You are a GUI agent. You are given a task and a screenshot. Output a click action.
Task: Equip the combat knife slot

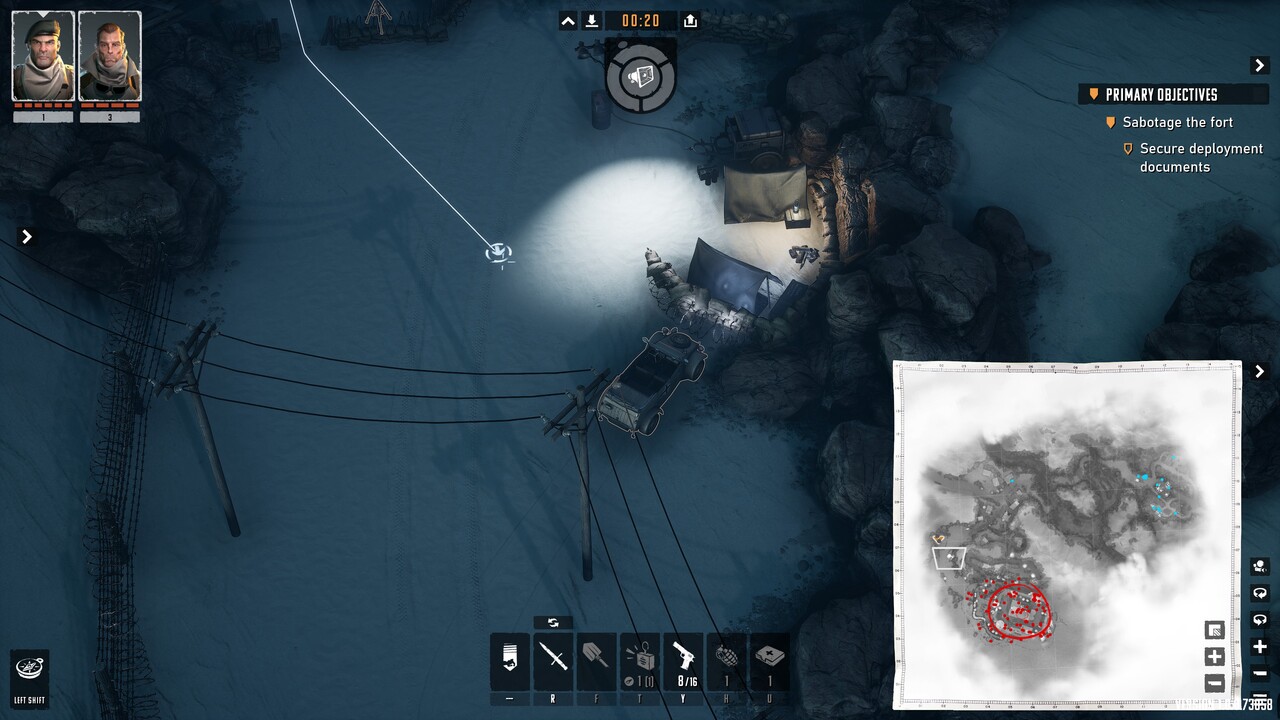(x=553, y=658)
